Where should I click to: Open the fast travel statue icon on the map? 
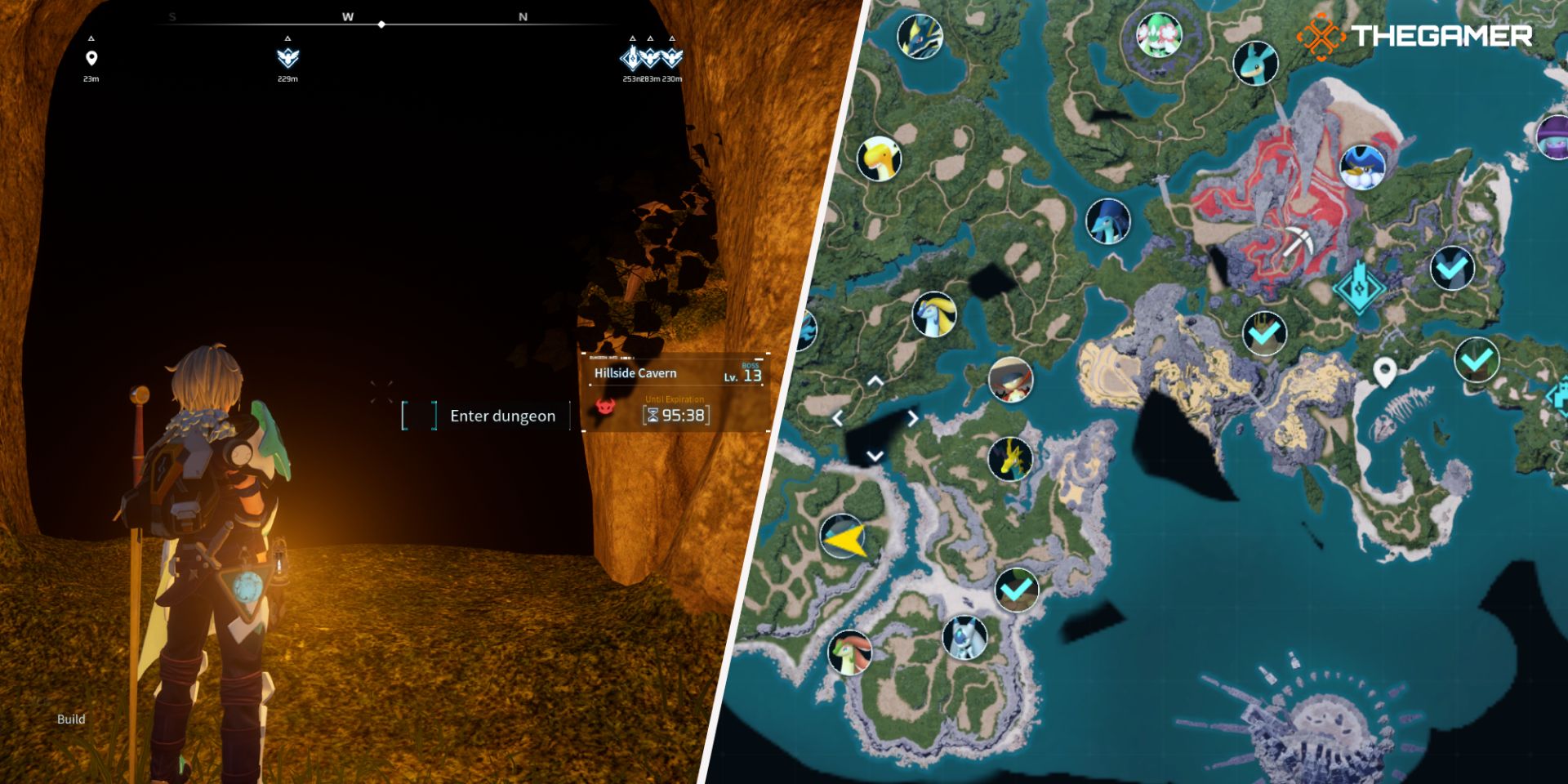point(1361,286)
